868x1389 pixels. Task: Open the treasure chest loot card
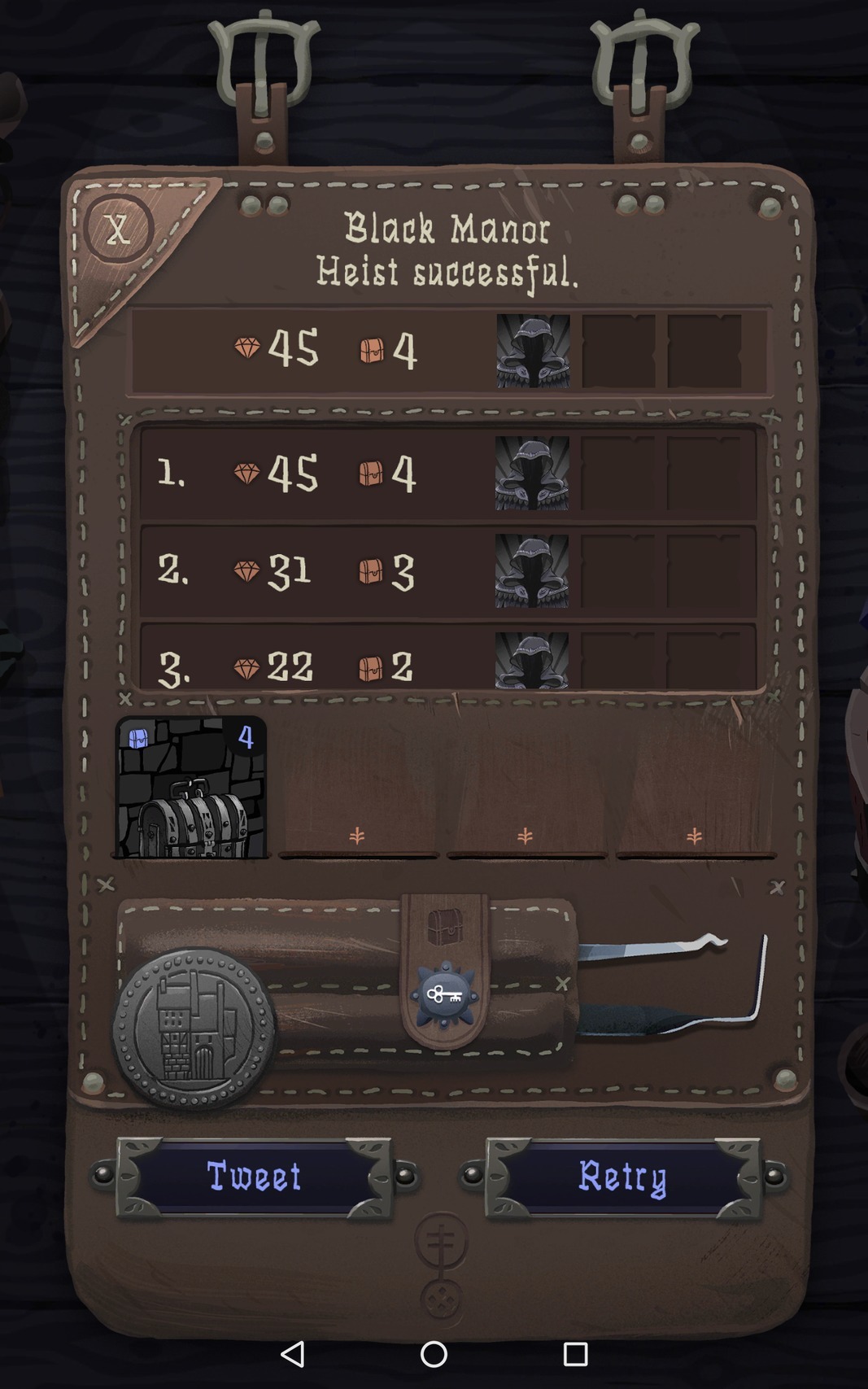(x=191, y=788)
